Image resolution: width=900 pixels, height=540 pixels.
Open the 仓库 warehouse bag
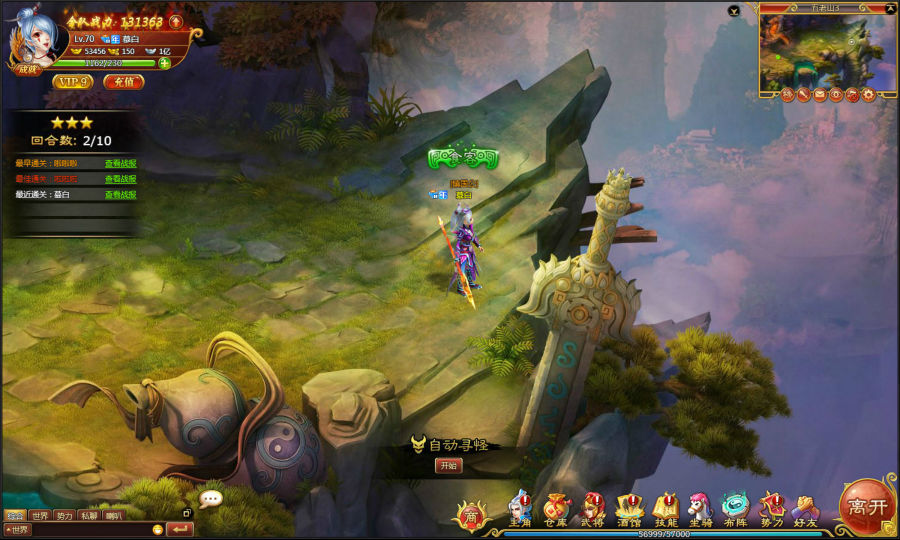555,508
